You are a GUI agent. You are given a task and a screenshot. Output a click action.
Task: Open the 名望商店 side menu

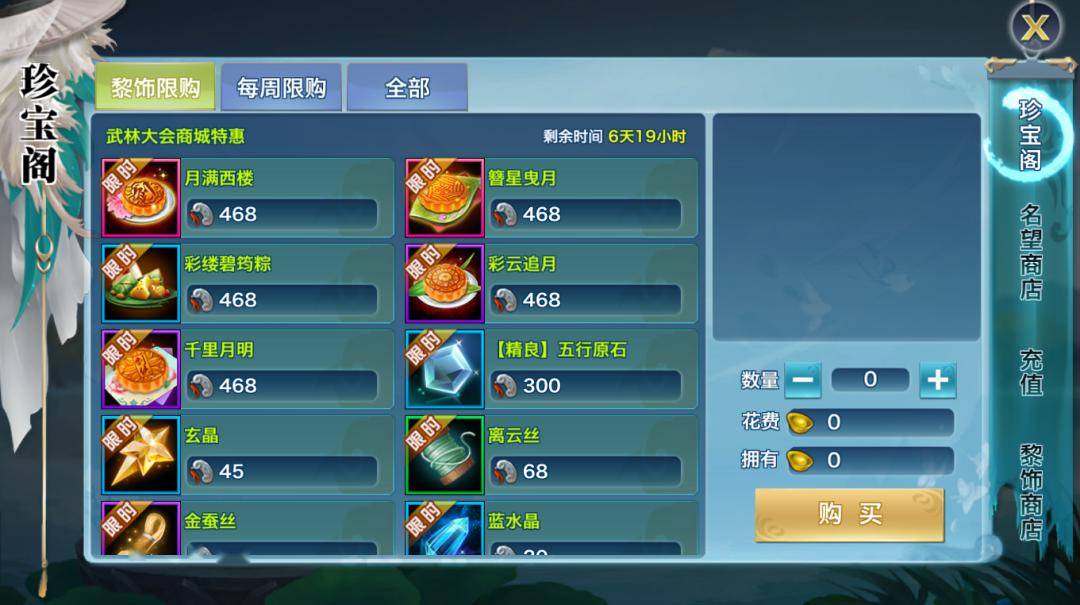(1031, 252)
